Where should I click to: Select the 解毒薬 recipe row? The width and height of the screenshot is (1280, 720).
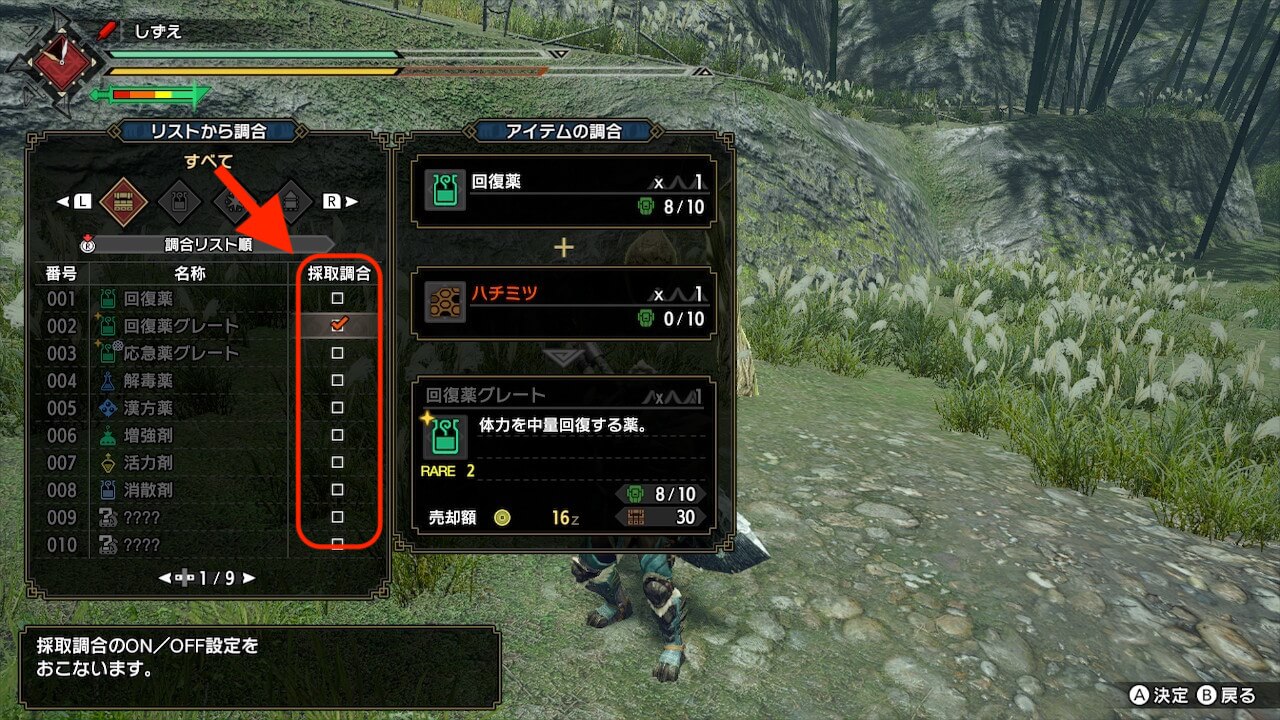(148, 381)
